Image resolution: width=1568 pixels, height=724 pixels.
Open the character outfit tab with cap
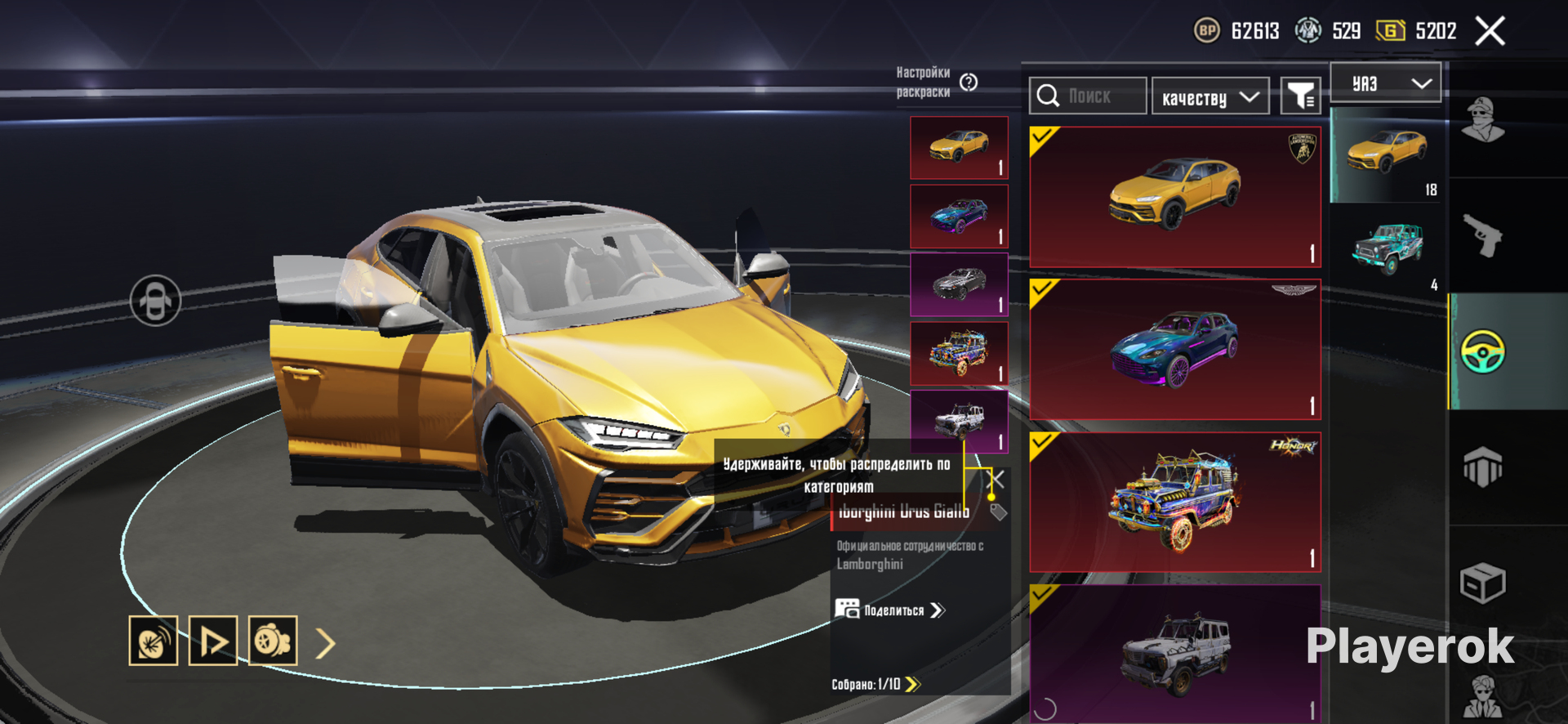click(1482, 120)
